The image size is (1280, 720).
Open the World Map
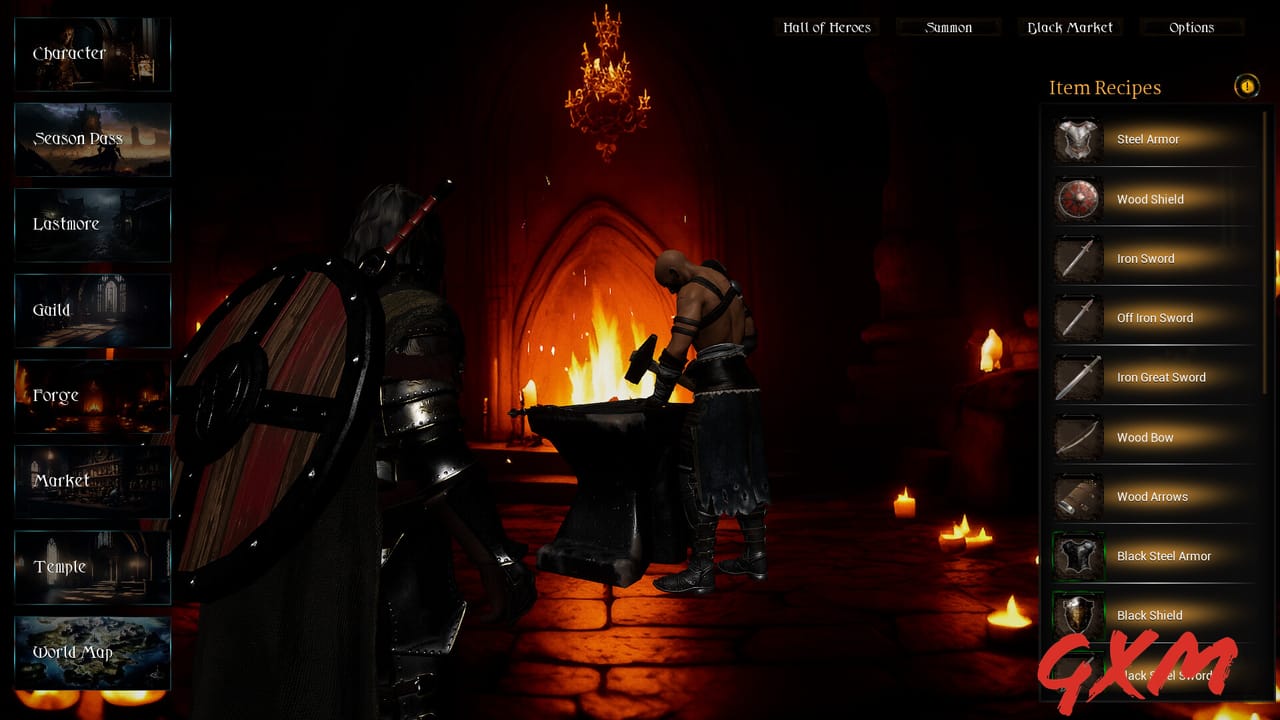tap(92, 652)
